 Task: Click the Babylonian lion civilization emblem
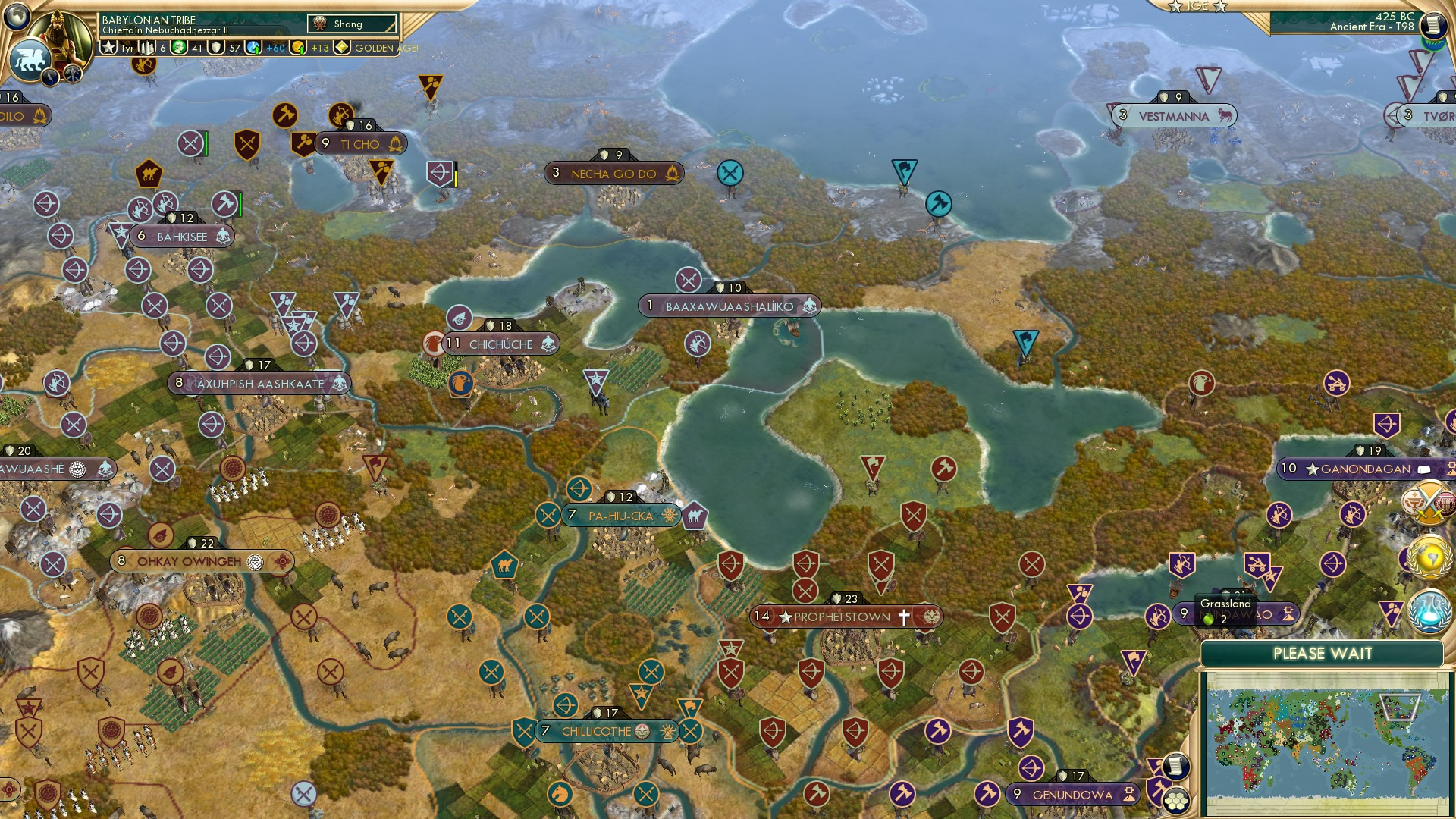click(x=32, y=59)
